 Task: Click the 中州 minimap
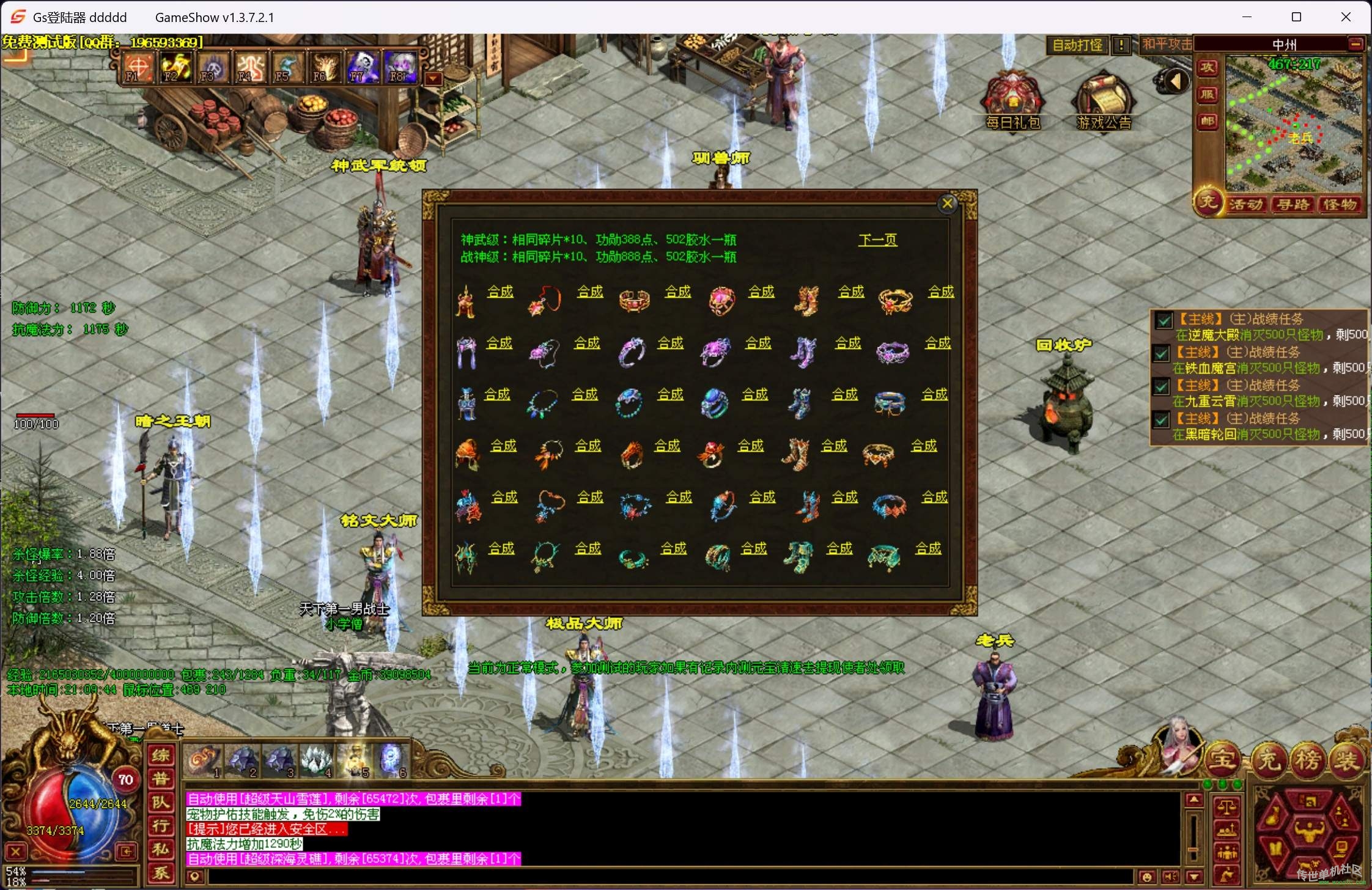(x=1294, y=122)
